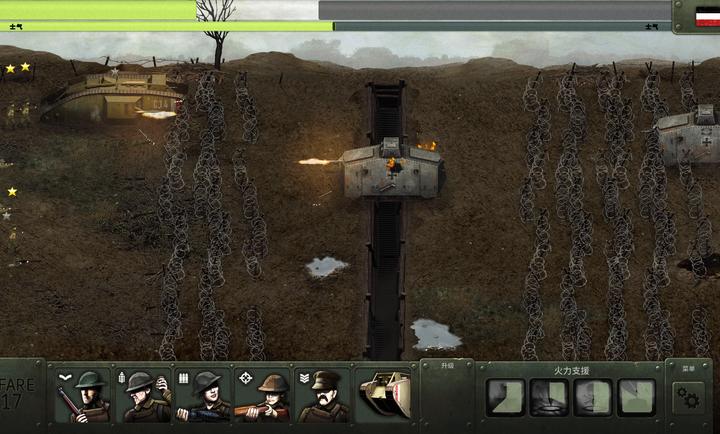Deploy the grenade-throwing soldier
This screenshot has width=720, height=434.
click(x=144, y=395)
